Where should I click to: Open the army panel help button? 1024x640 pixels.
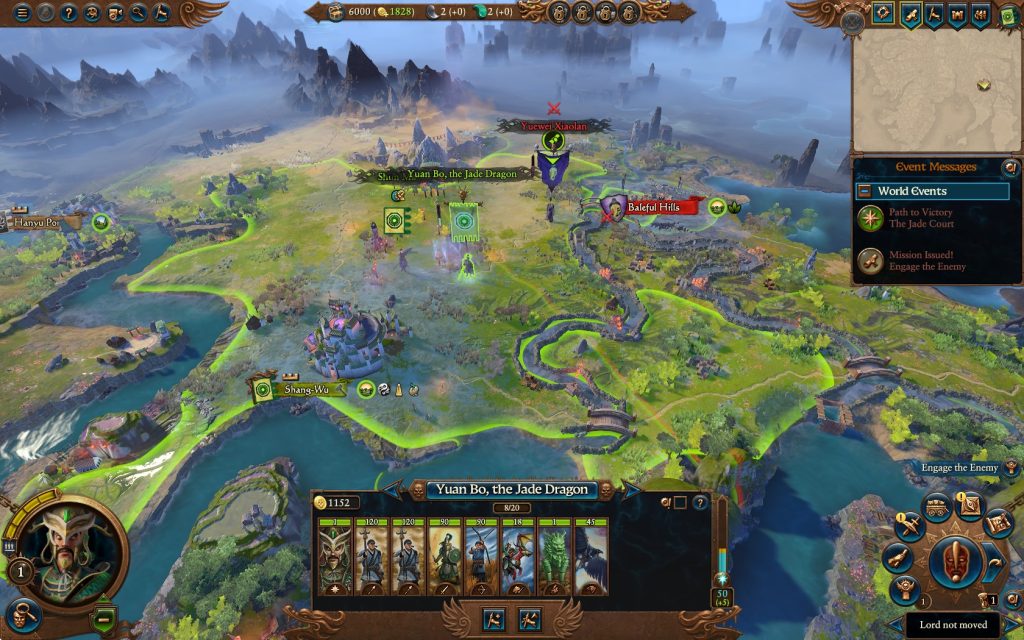click(699, 503)
